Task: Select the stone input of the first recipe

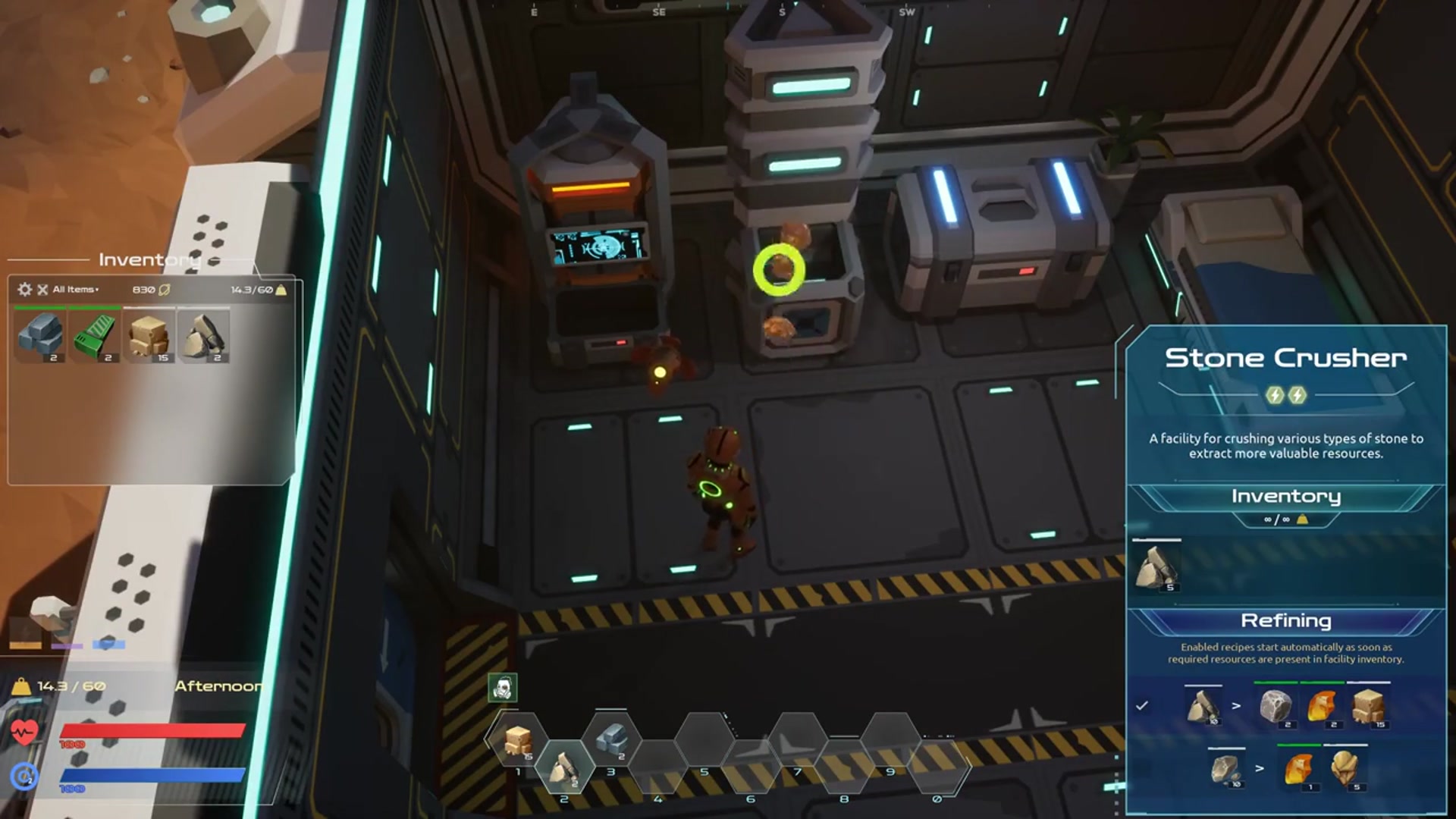Action: click(1203, 707)
